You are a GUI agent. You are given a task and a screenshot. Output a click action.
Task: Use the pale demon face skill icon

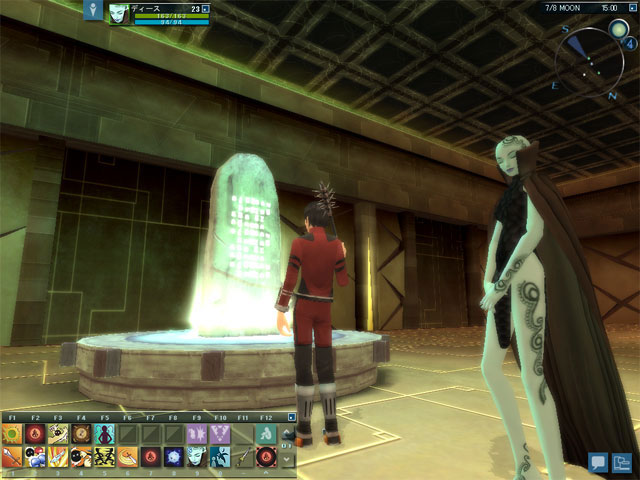[x=196, y=457]
